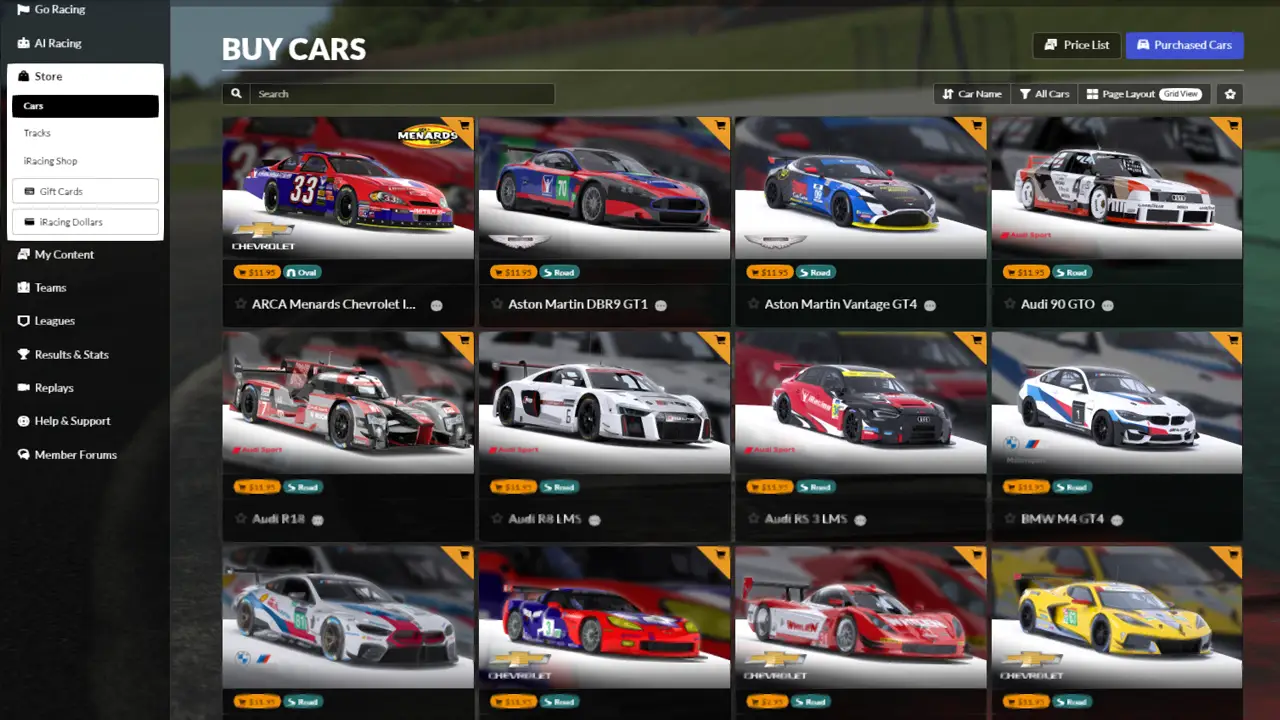The image size is (1280, 720).
Task: Open the more-info ellipsis on Aston Martin DBR9 GT1
Action: pos(660,305)
